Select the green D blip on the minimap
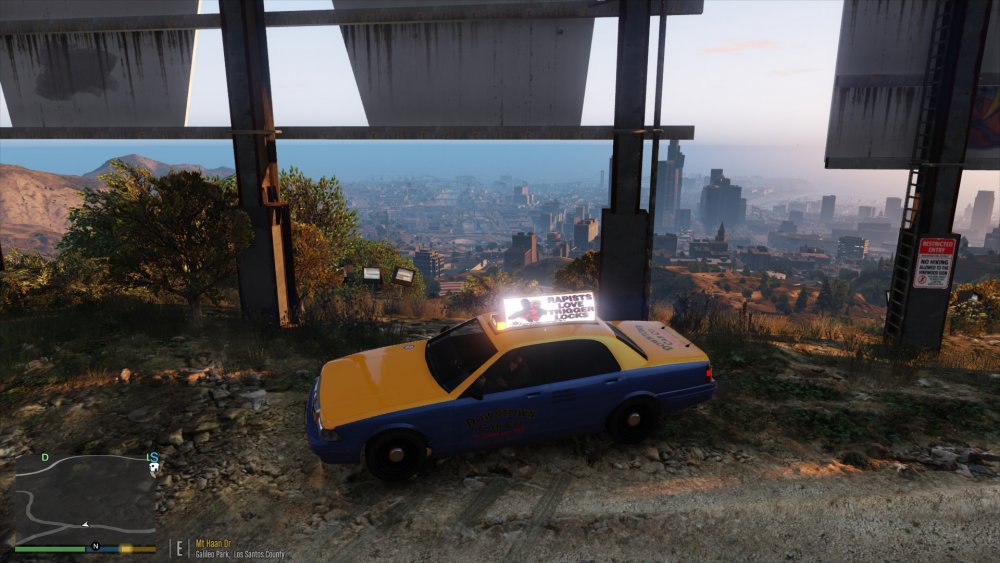Image resolution: width=1000 pixels, height=563 pixels. point(44,457)
